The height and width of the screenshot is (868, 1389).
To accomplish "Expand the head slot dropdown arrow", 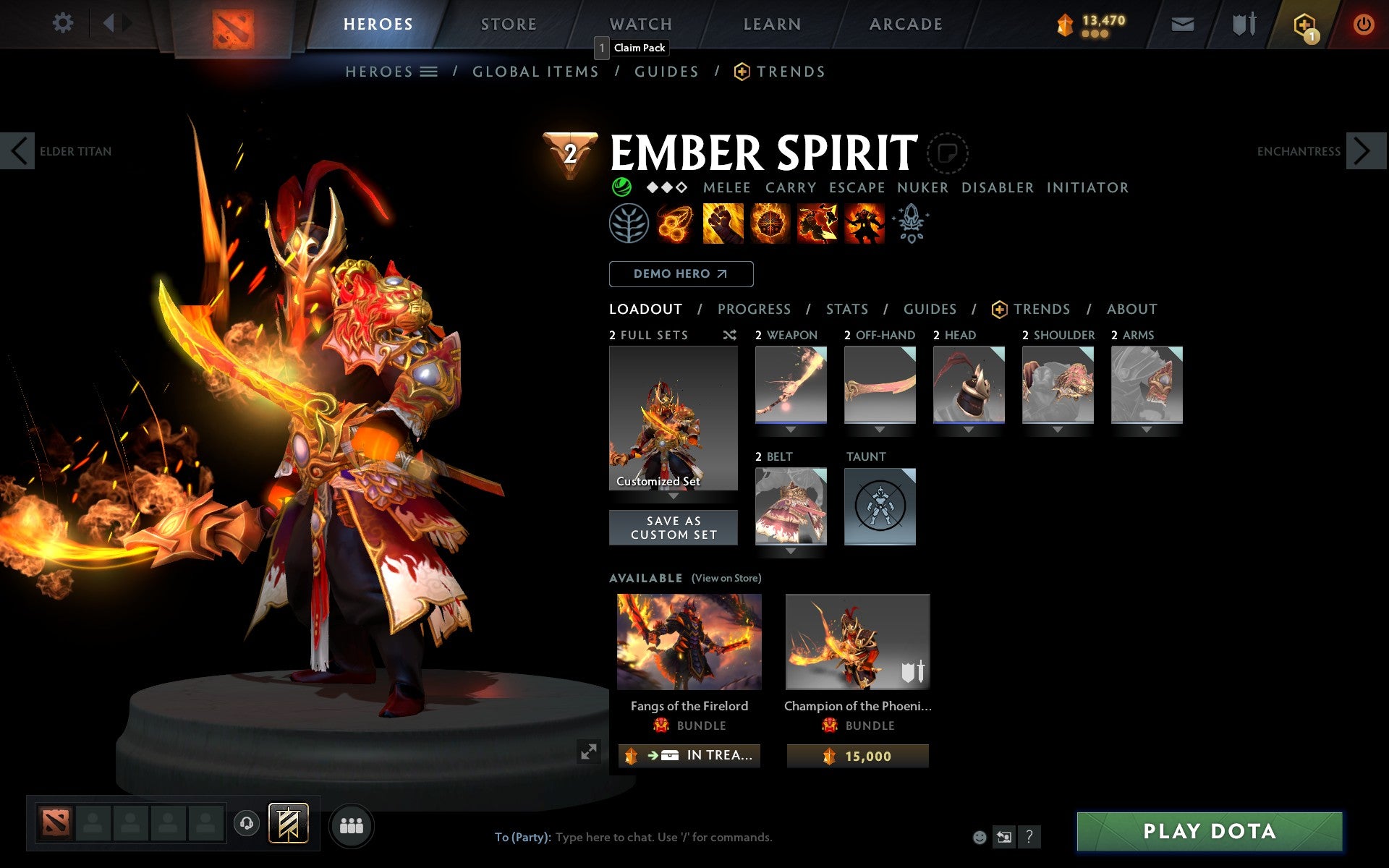I will [x=969, y=428].
